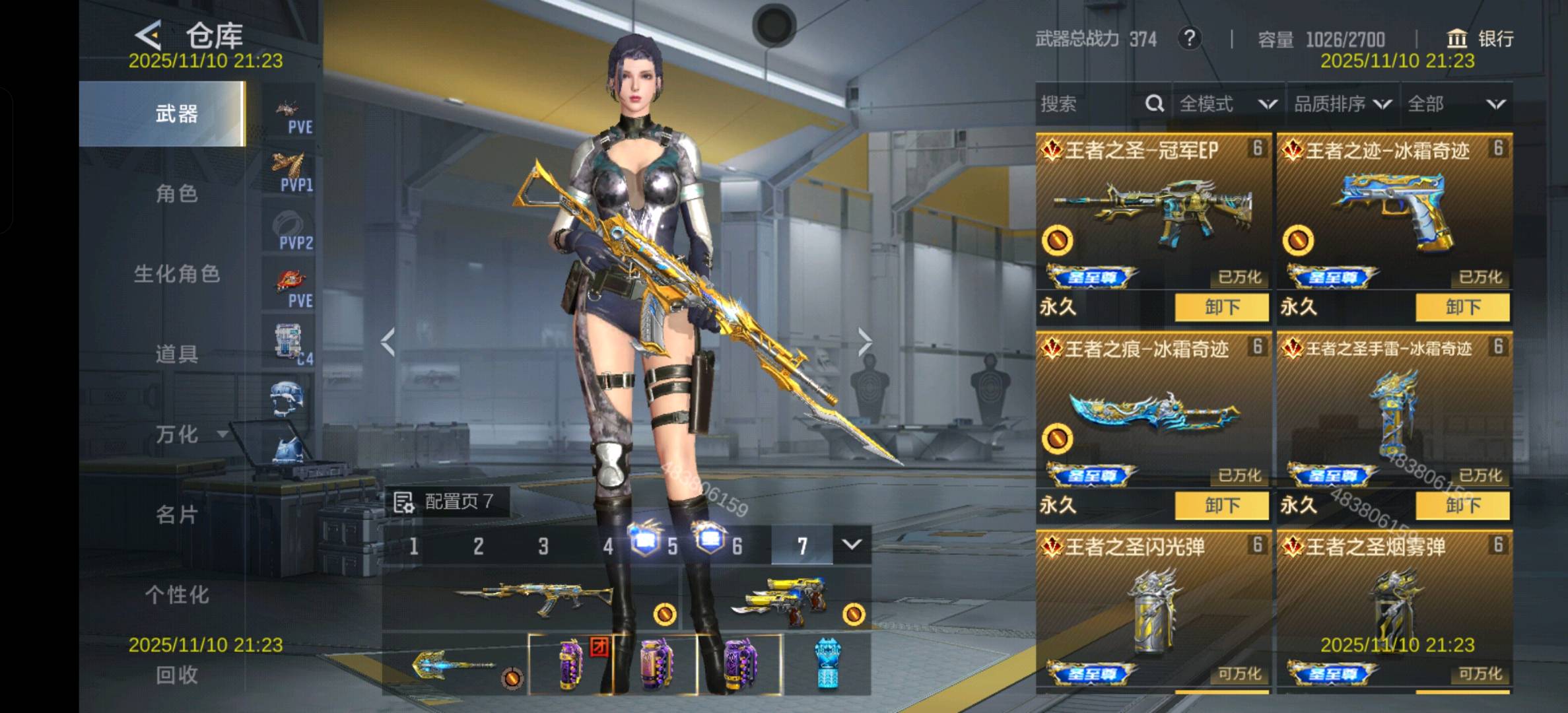
Task: Go back using the arrow beside 仓库
Action: coord(149,34)
